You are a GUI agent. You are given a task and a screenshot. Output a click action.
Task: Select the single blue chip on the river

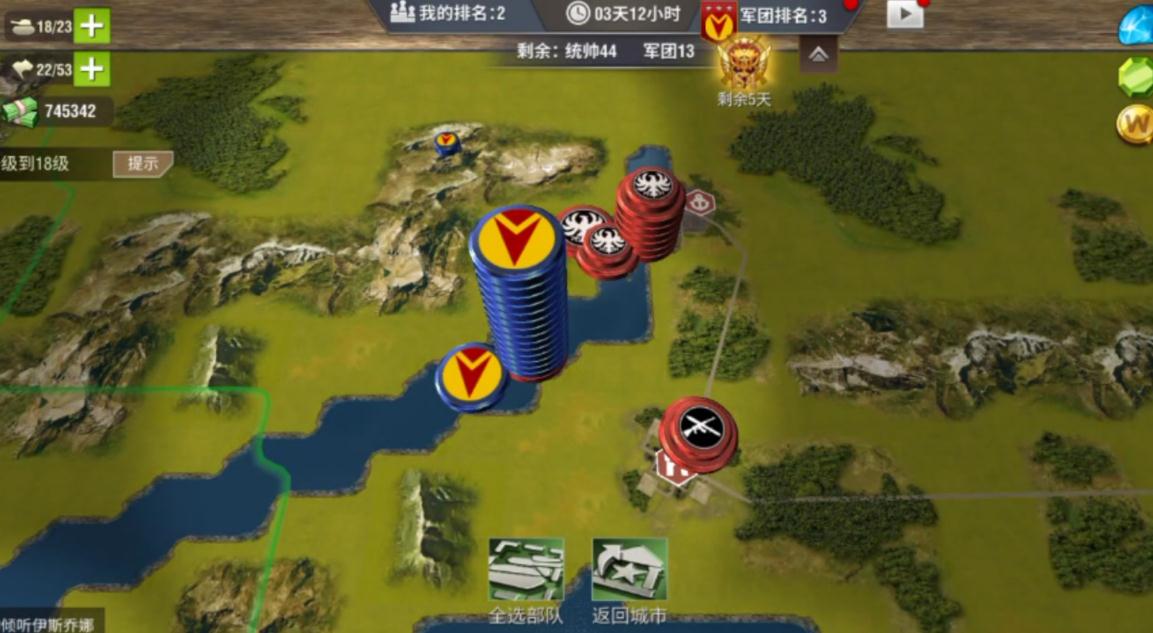471,375
